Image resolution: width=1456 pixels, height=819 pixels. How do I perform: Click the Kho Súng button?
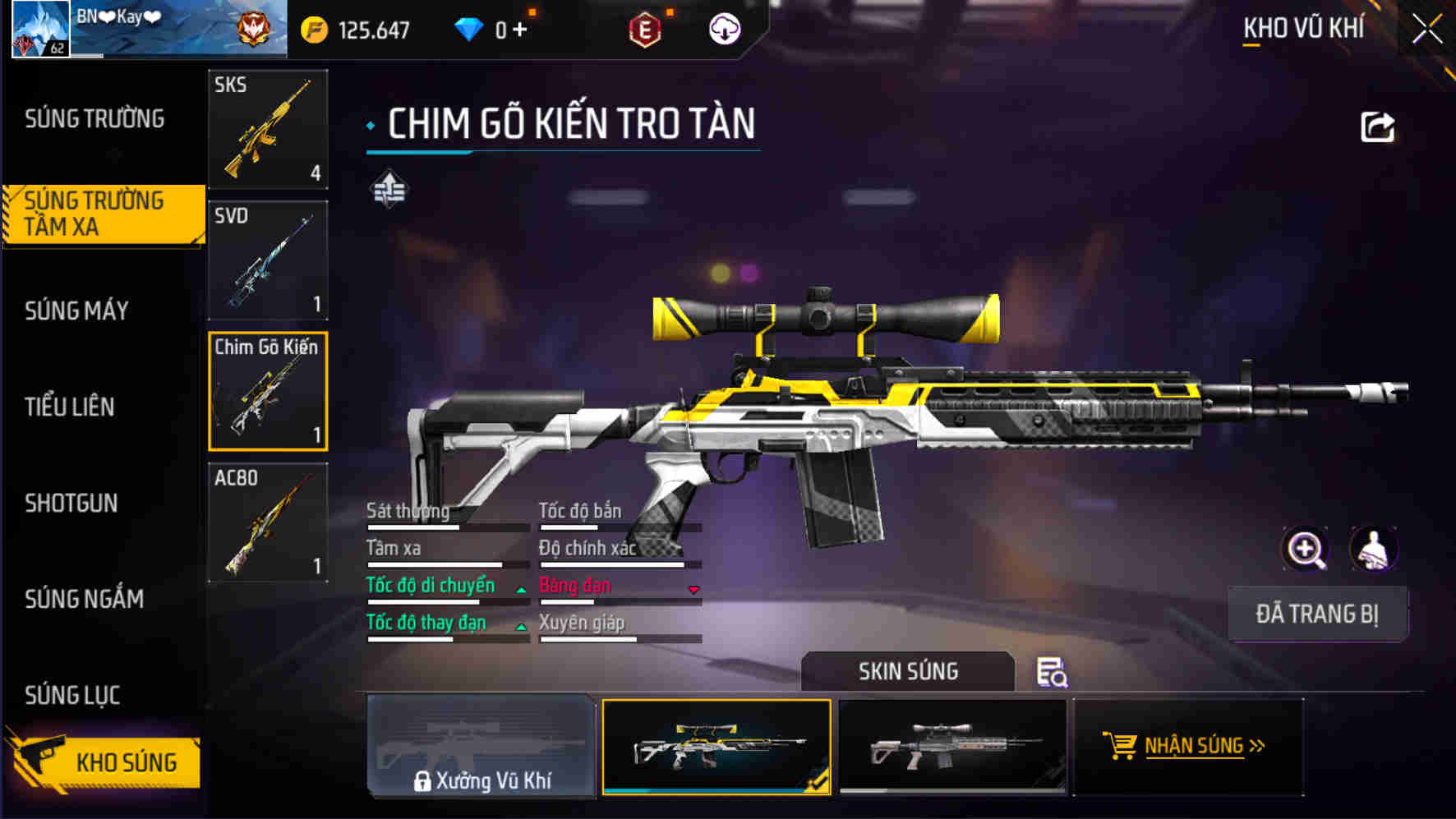pos(105,761)
